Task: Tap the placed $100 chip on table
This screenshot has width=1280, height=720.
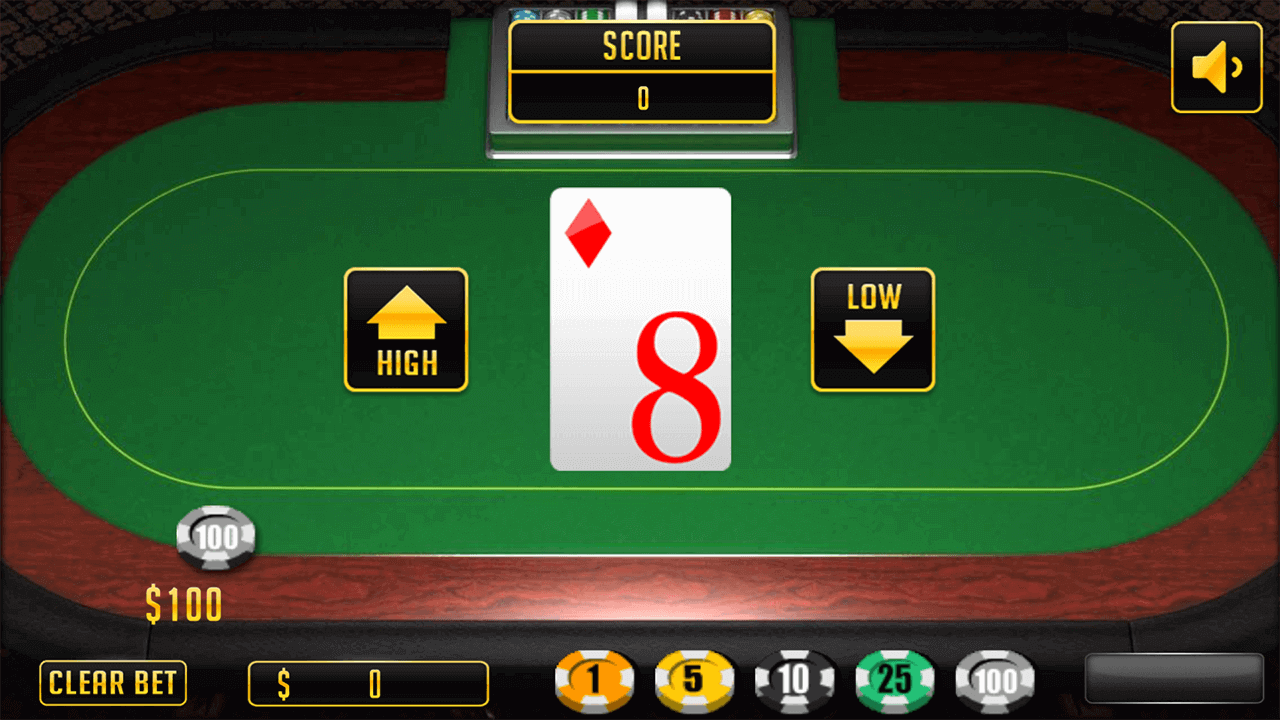Action: 216,539
